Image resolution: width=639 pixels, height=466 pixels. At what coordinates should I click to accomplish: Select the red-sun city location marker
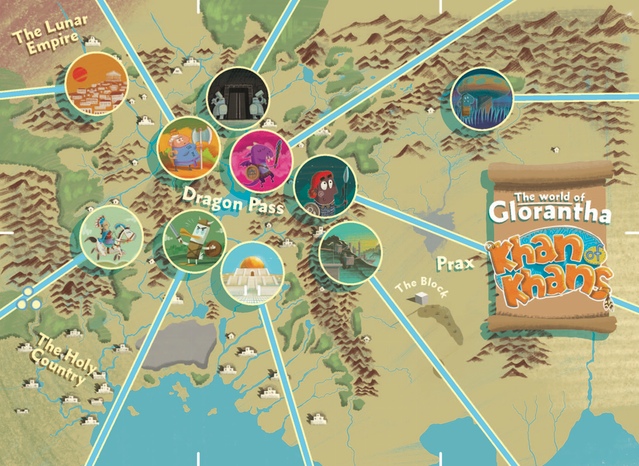[97, 84]
